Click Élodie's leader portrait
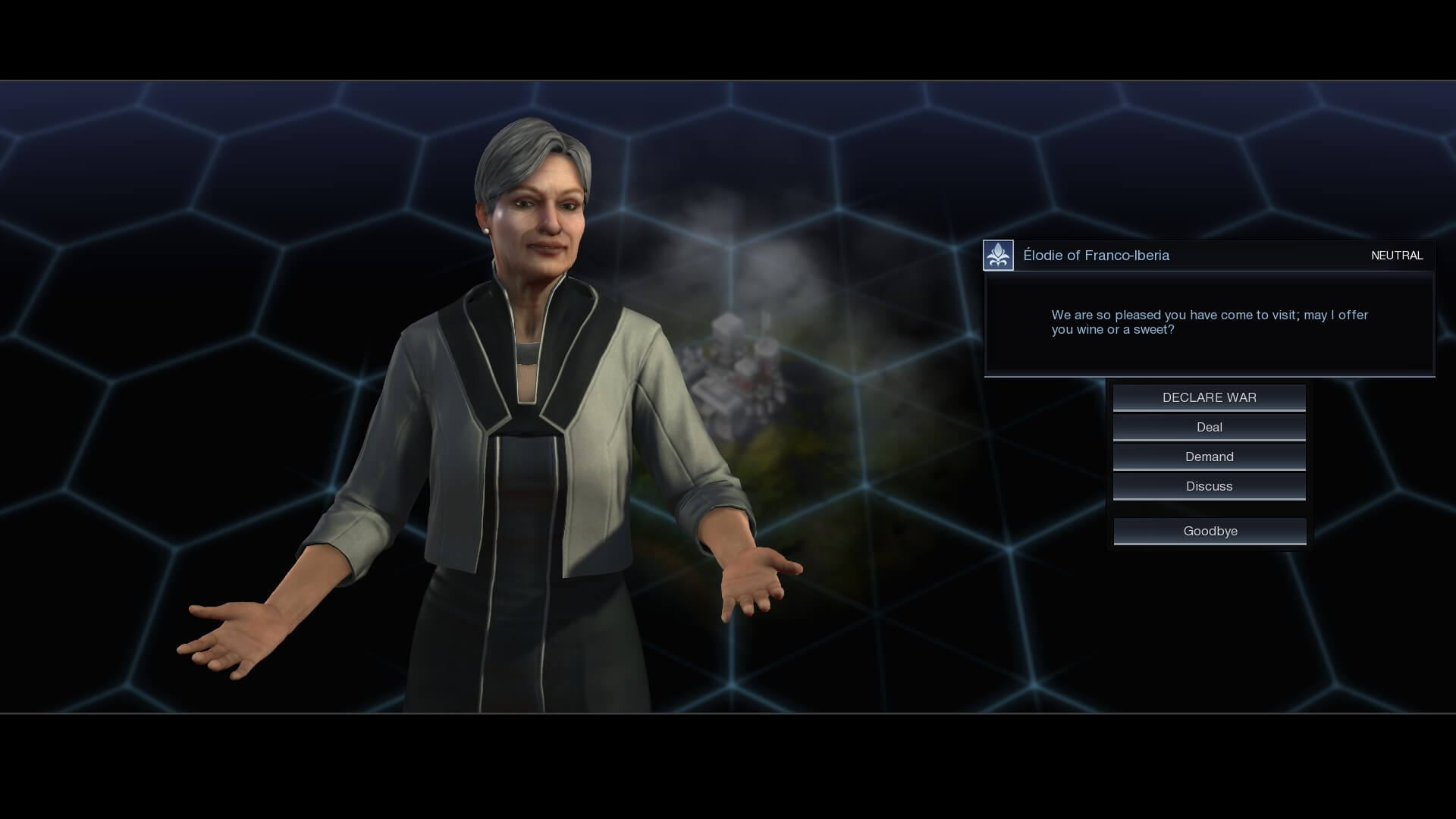The height and width of the screenshot is (819, 1456). click(531, 379)
